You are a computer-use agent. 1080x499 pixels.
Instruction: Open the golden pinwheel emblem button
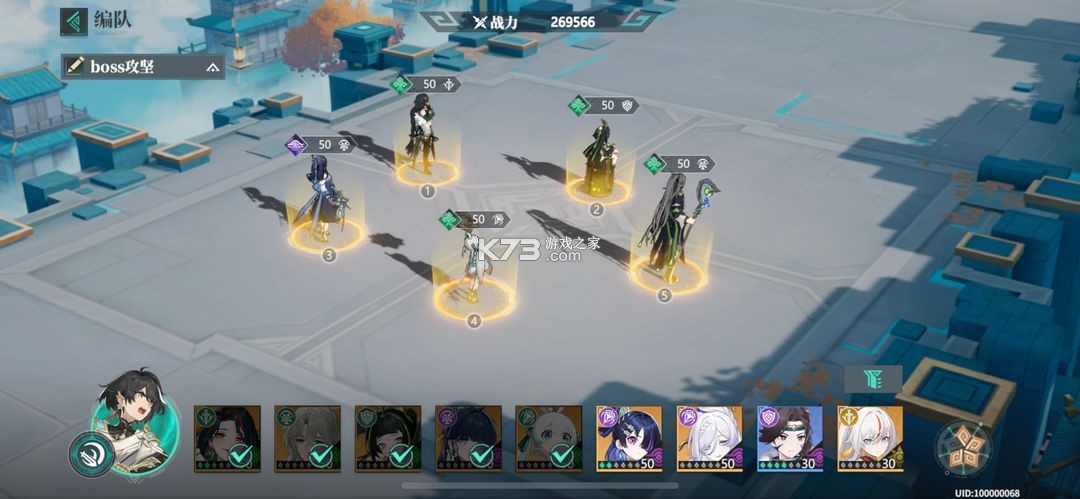(964, 446)
